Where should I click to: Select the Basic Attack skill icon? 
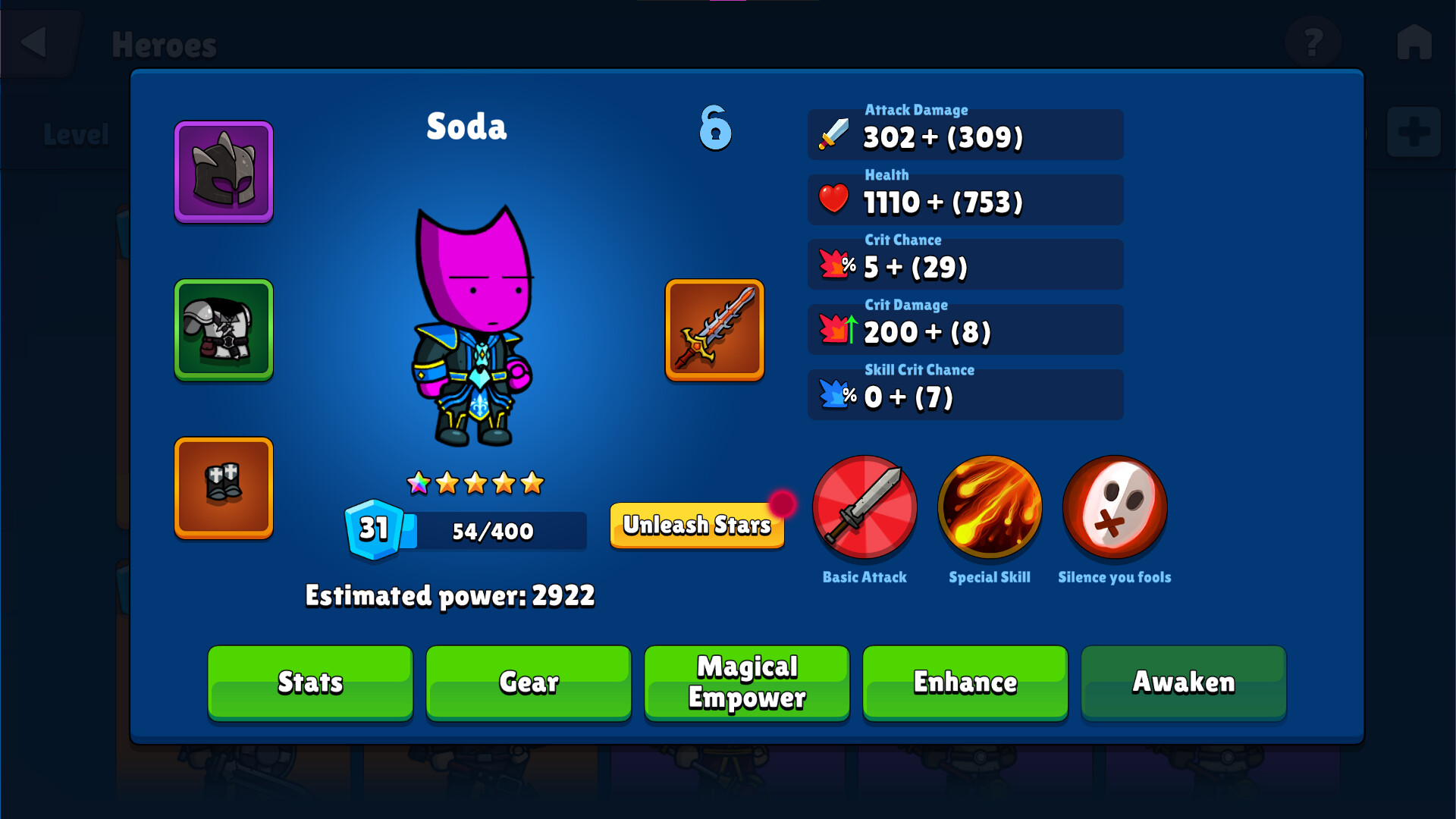tap(864, 508)
